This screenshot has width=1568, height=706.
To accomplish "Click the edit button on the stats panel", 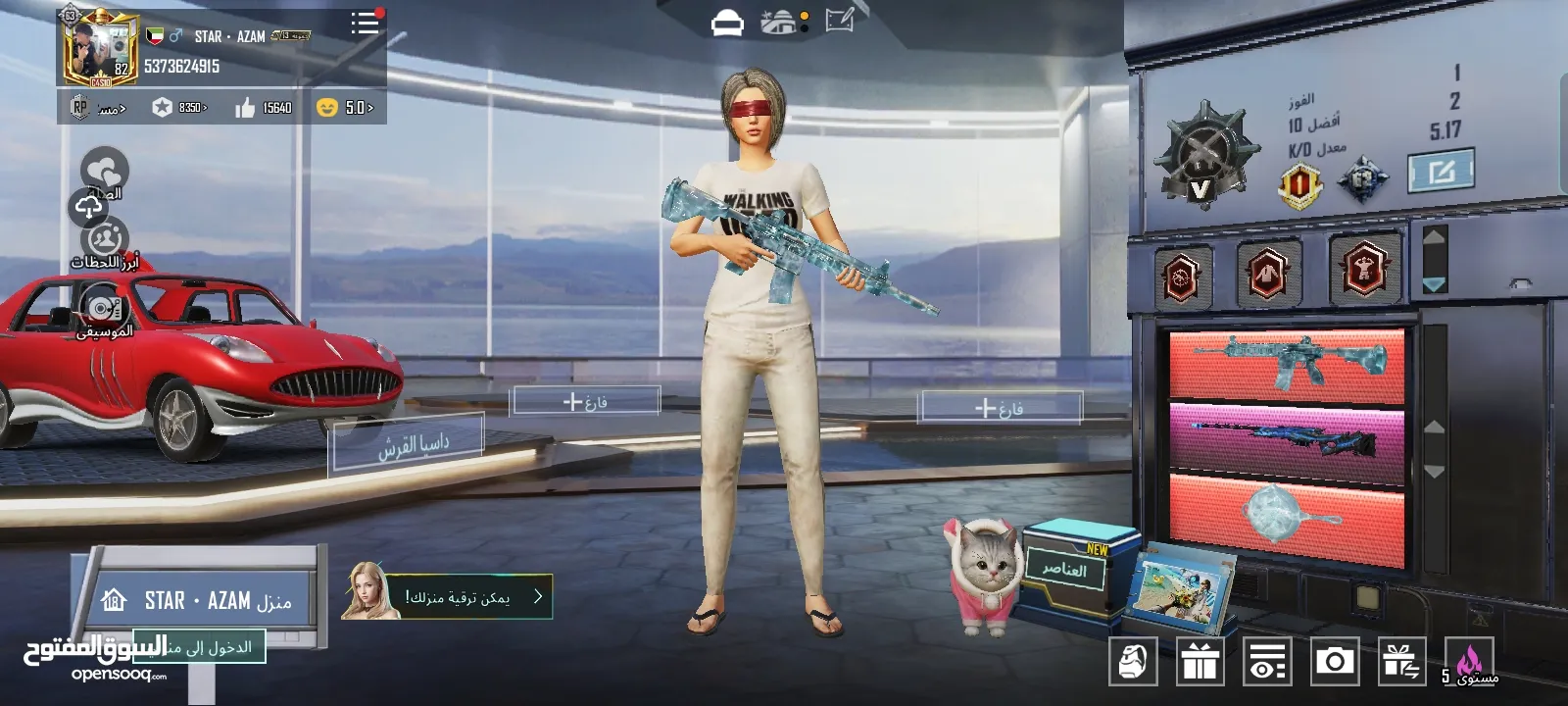I will [x=1440, y=173].
